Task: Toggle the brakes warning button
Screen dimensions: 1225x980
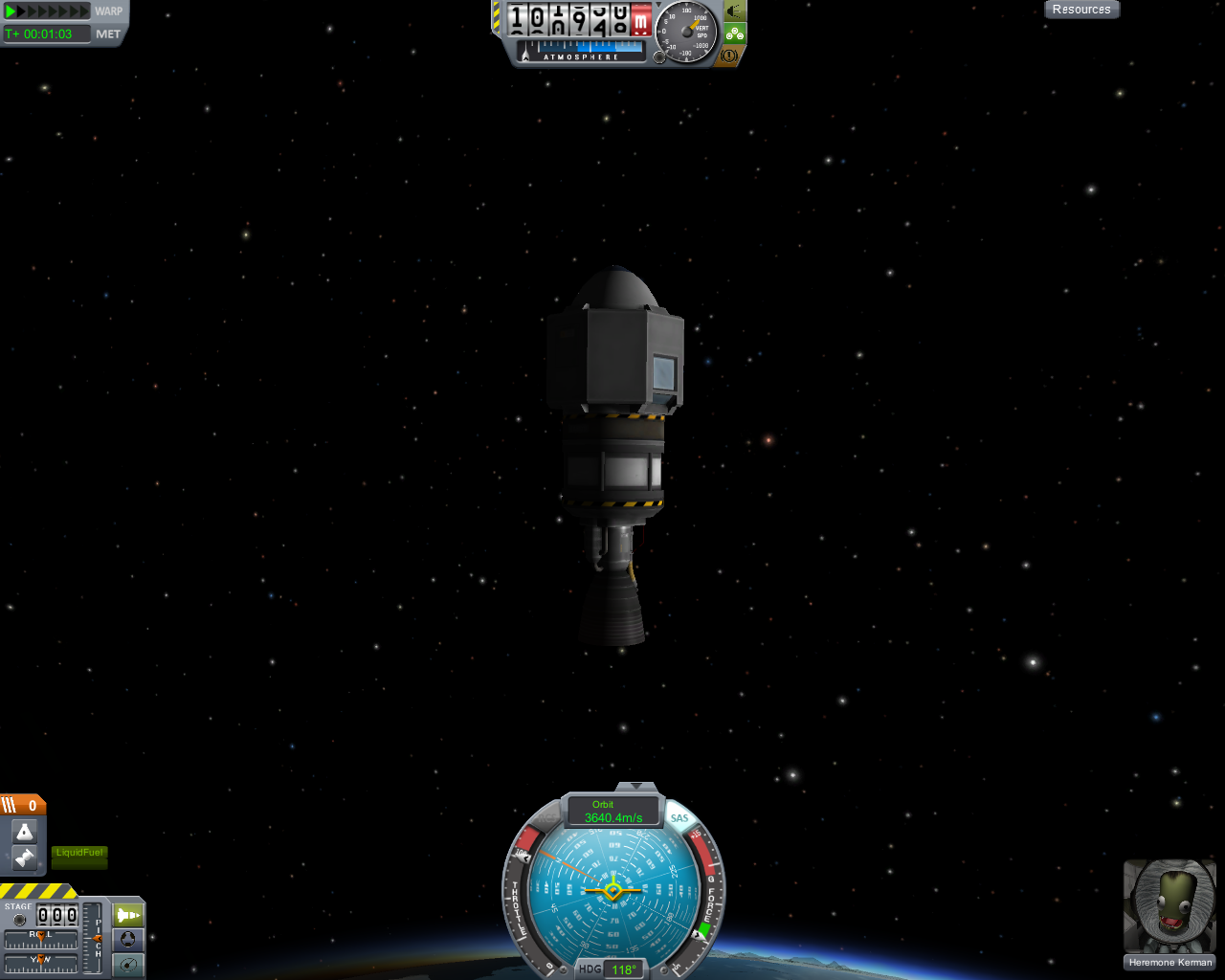Action: (x=729, y=56)
